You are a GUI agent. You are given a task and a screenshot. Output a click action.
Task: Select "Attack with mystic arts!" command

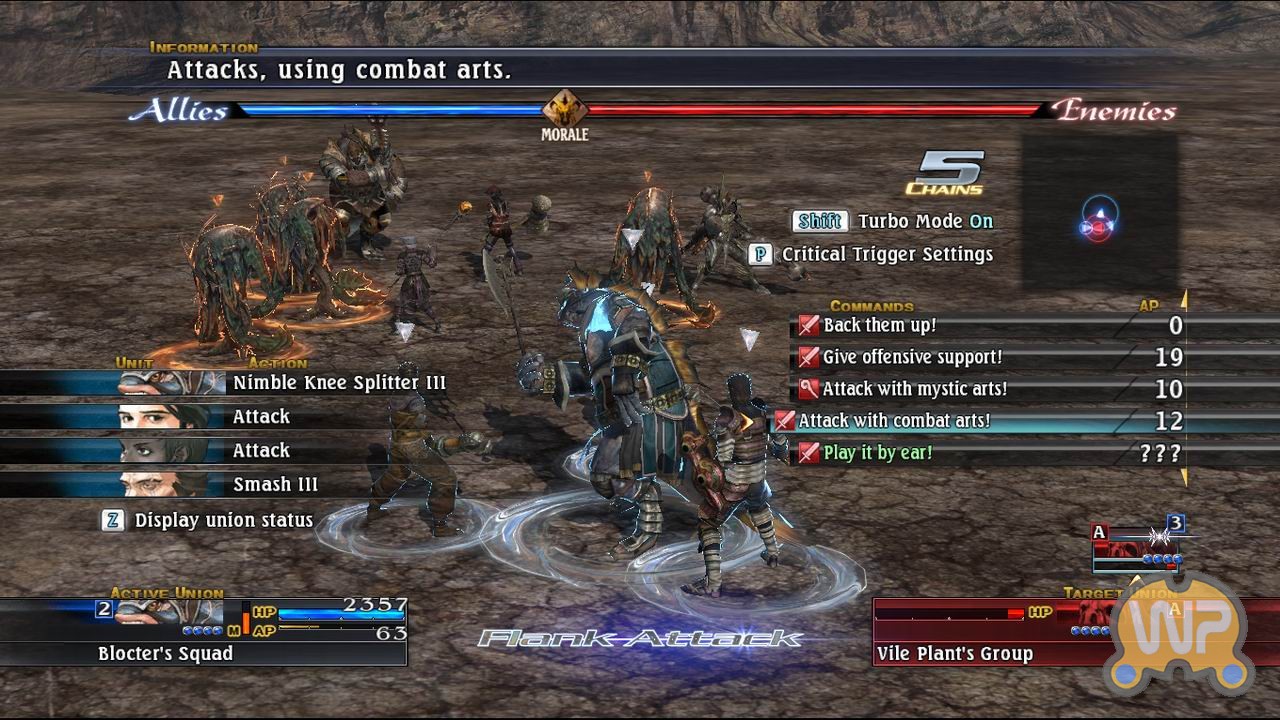tap(914, 389)
